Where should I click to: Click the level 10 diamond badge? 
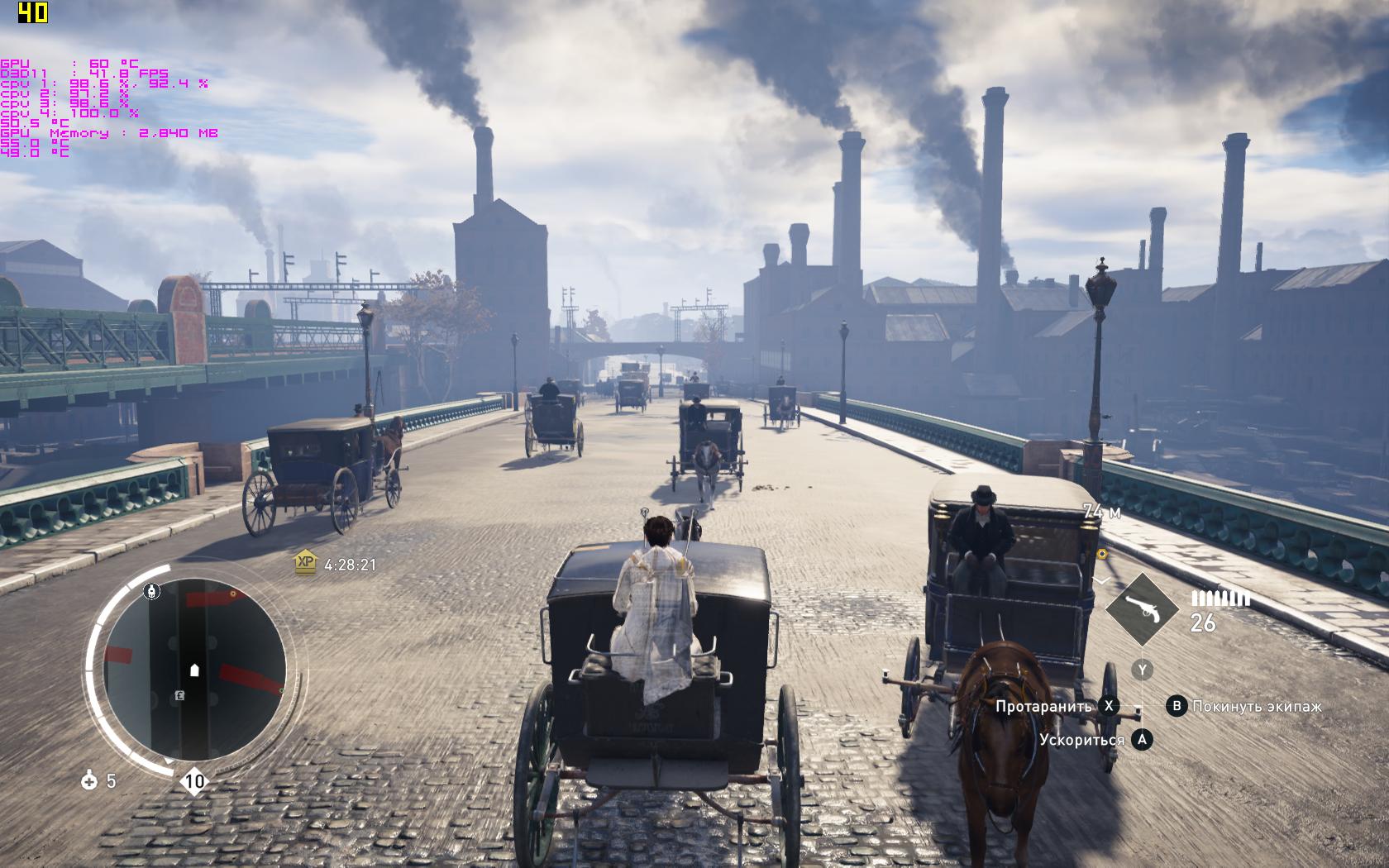(194, 781)
